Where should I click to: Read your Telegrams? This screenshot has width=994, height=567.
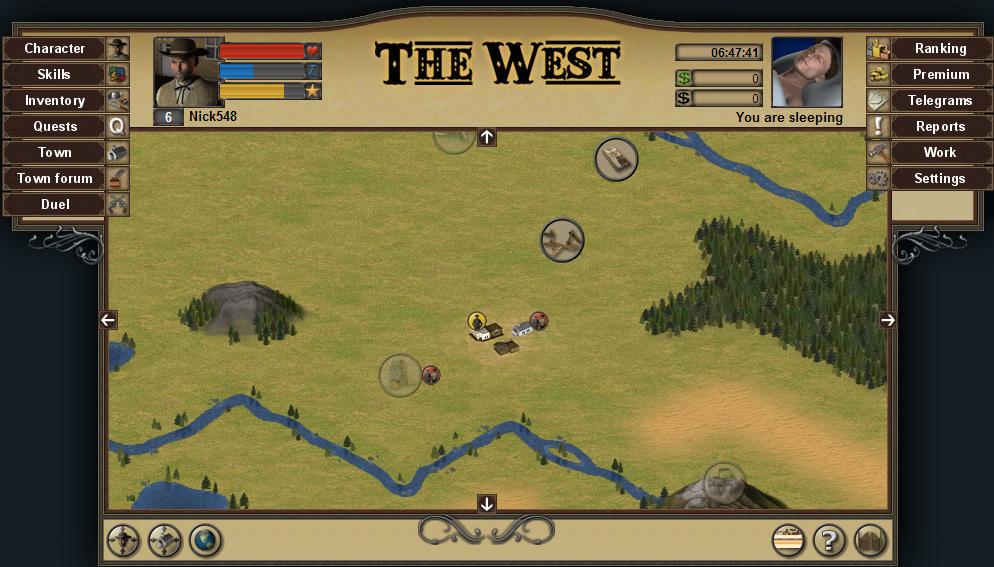coord(939,100)
